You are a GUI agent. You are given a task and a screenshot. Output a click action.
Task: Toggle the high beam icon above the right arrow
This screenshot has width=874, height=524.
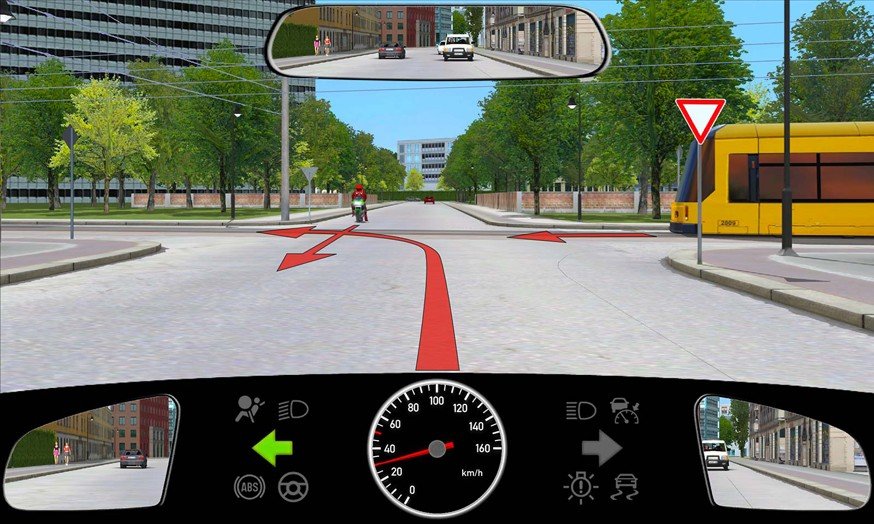point(580,409)
